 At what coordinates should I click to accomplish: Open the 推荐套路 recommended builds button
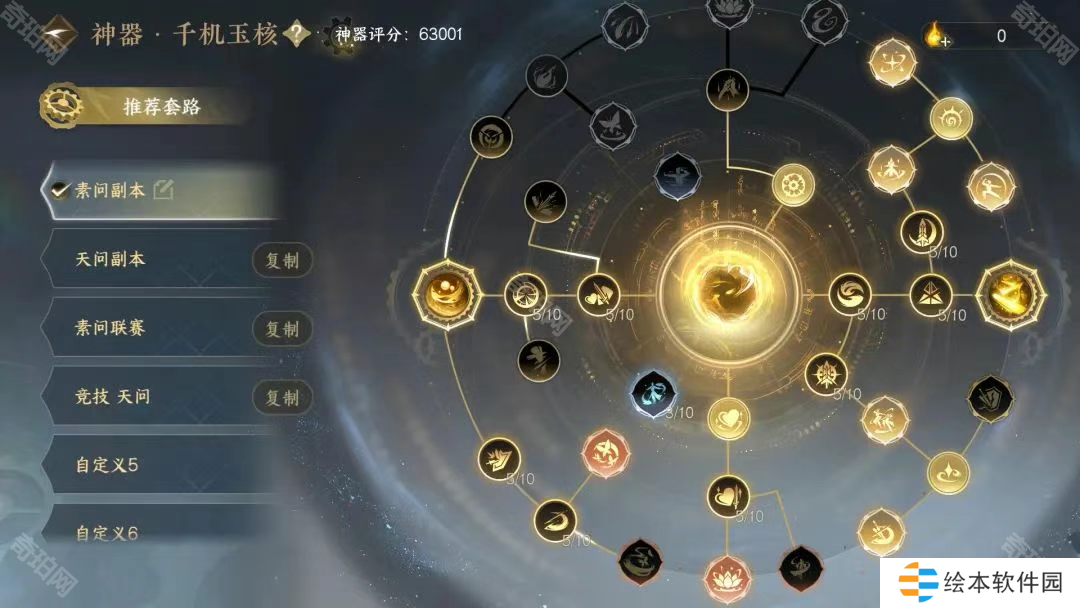tap(150, 106)
